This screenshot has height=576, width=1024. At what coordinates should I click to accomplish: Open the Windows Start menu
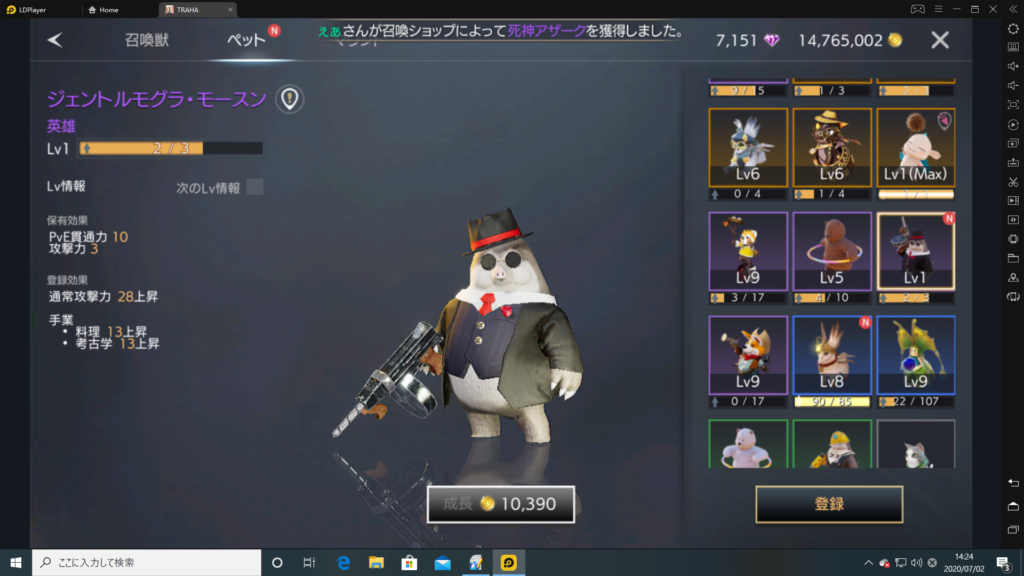(16, 562)
